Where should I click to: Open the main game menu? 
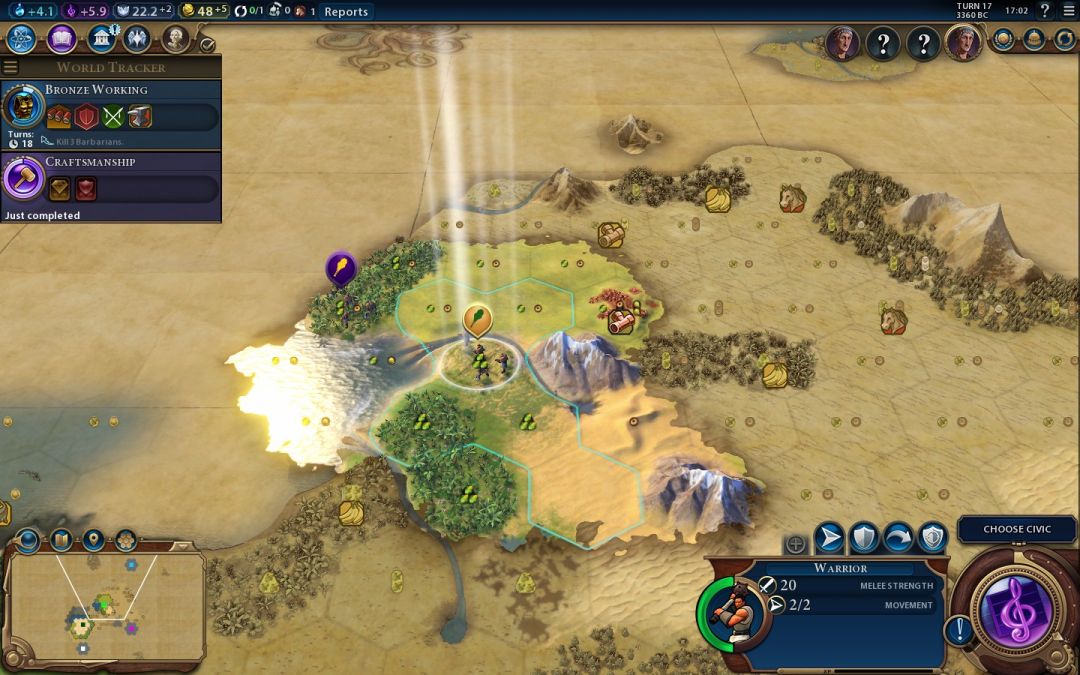click(1067, 11)
